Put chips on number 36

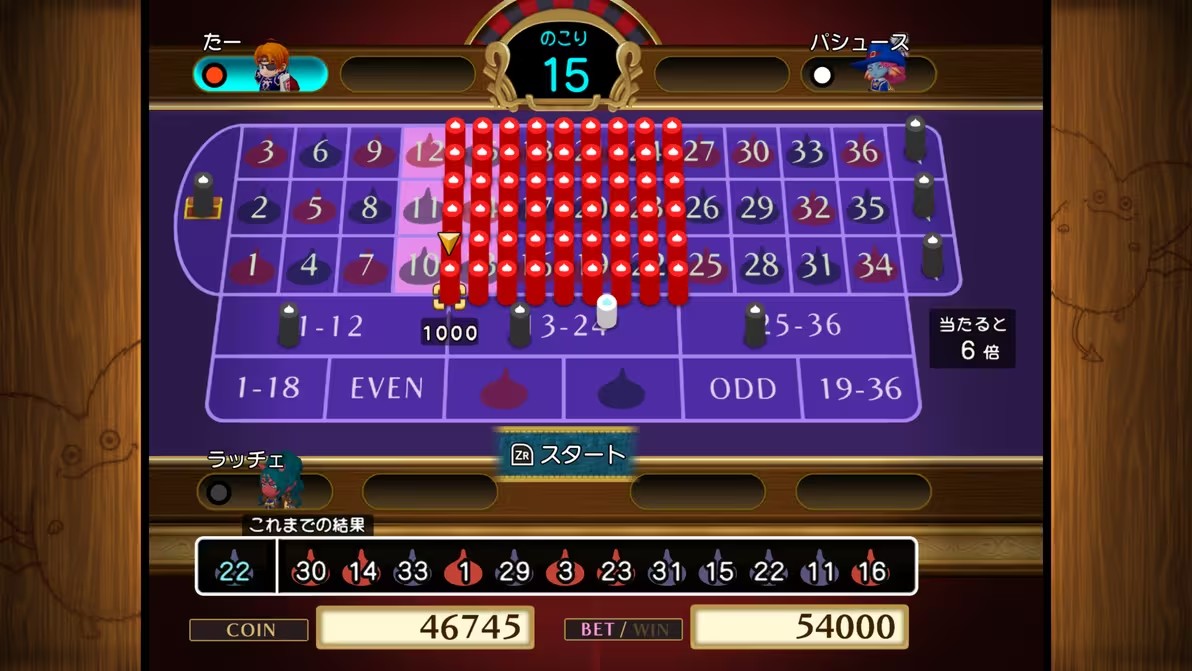tap(861, 152)
